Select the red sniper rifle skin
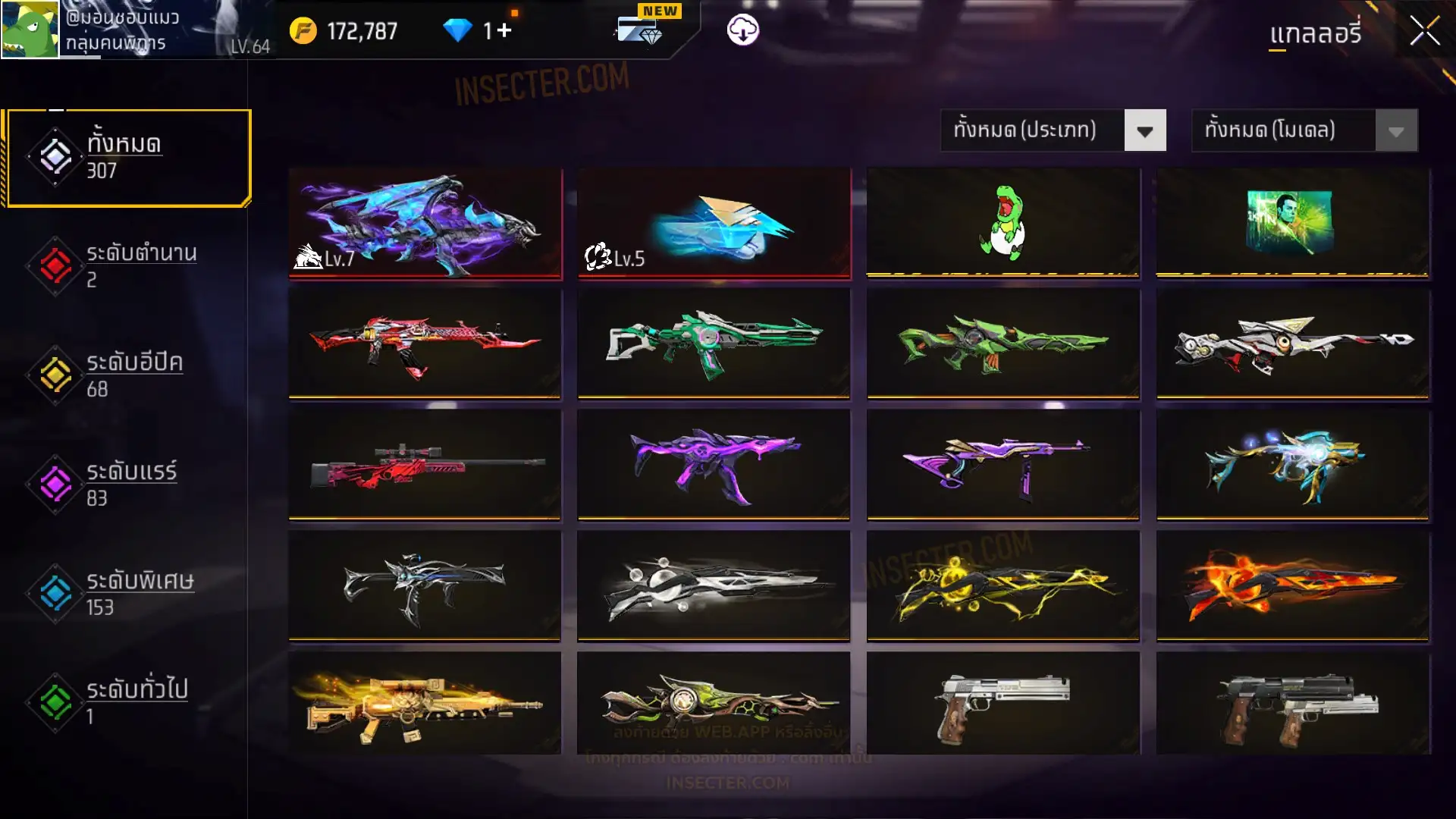This screenshot has width=1456, height=819. click(425, 465)
